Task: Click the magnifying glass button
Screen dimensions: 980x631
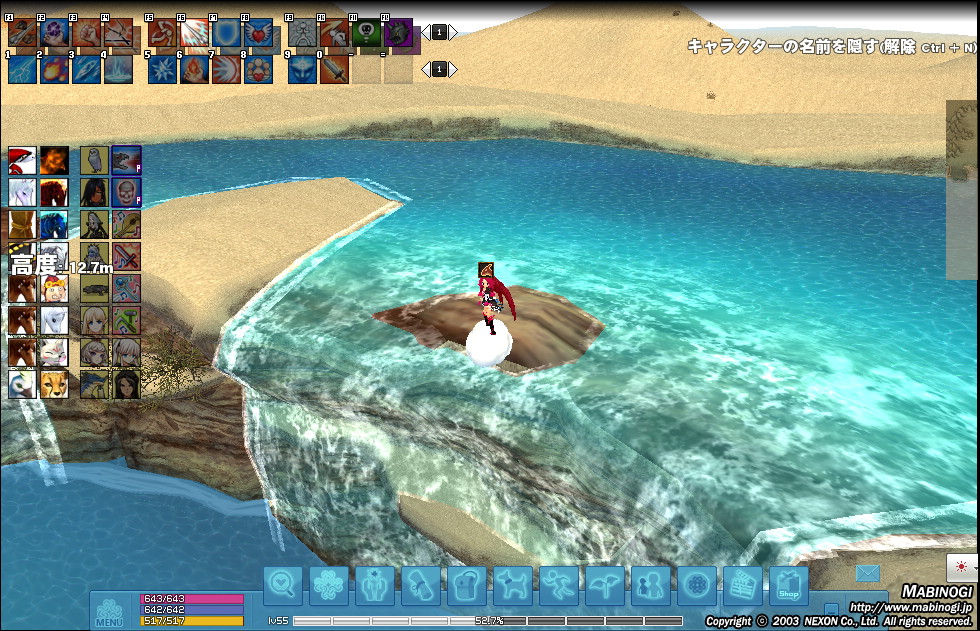Action: tap(283, 586)
